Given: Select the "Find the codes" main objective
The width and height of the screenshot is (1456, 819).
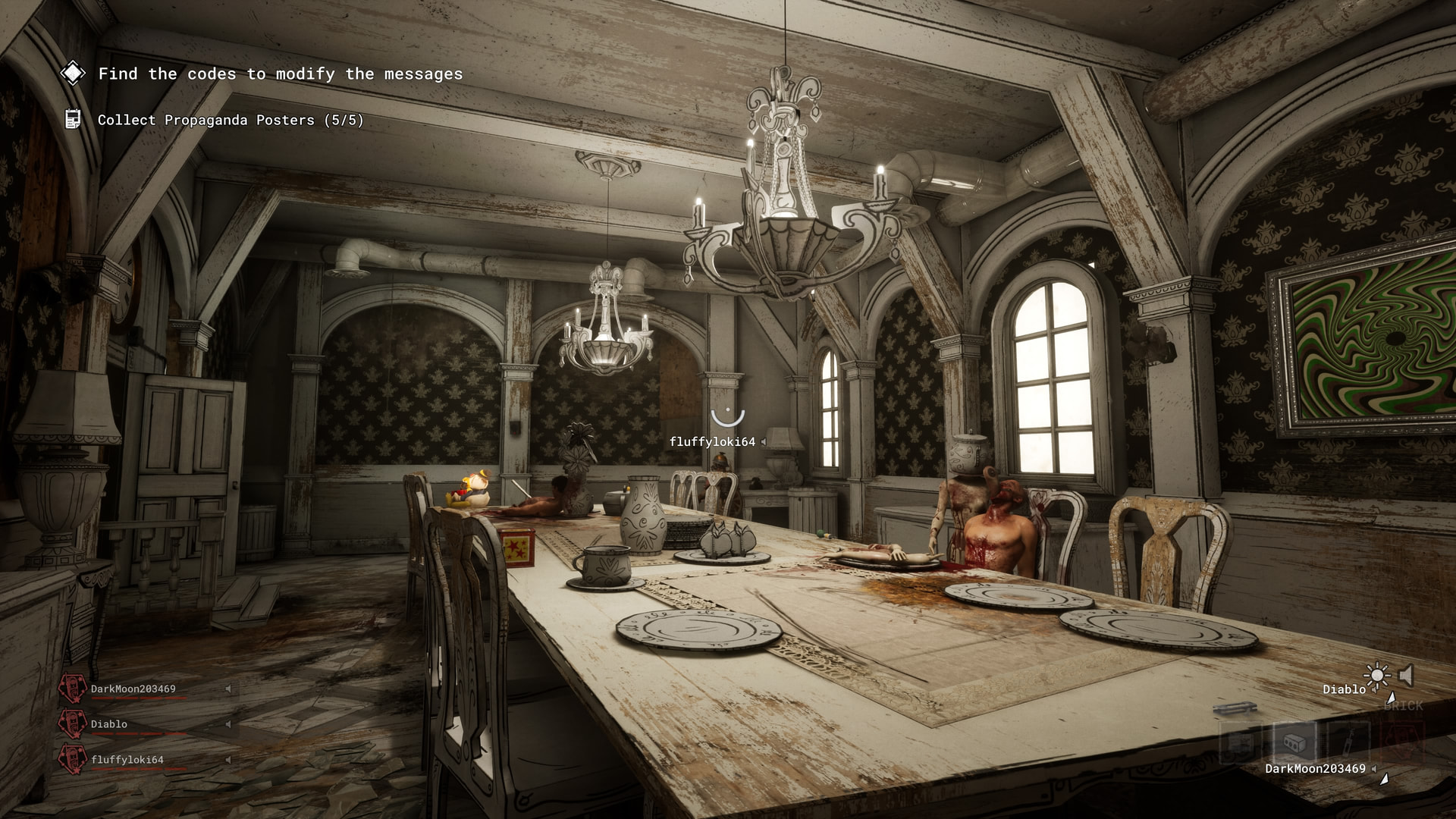Looking at the screenshot, I should click(280, 74).
